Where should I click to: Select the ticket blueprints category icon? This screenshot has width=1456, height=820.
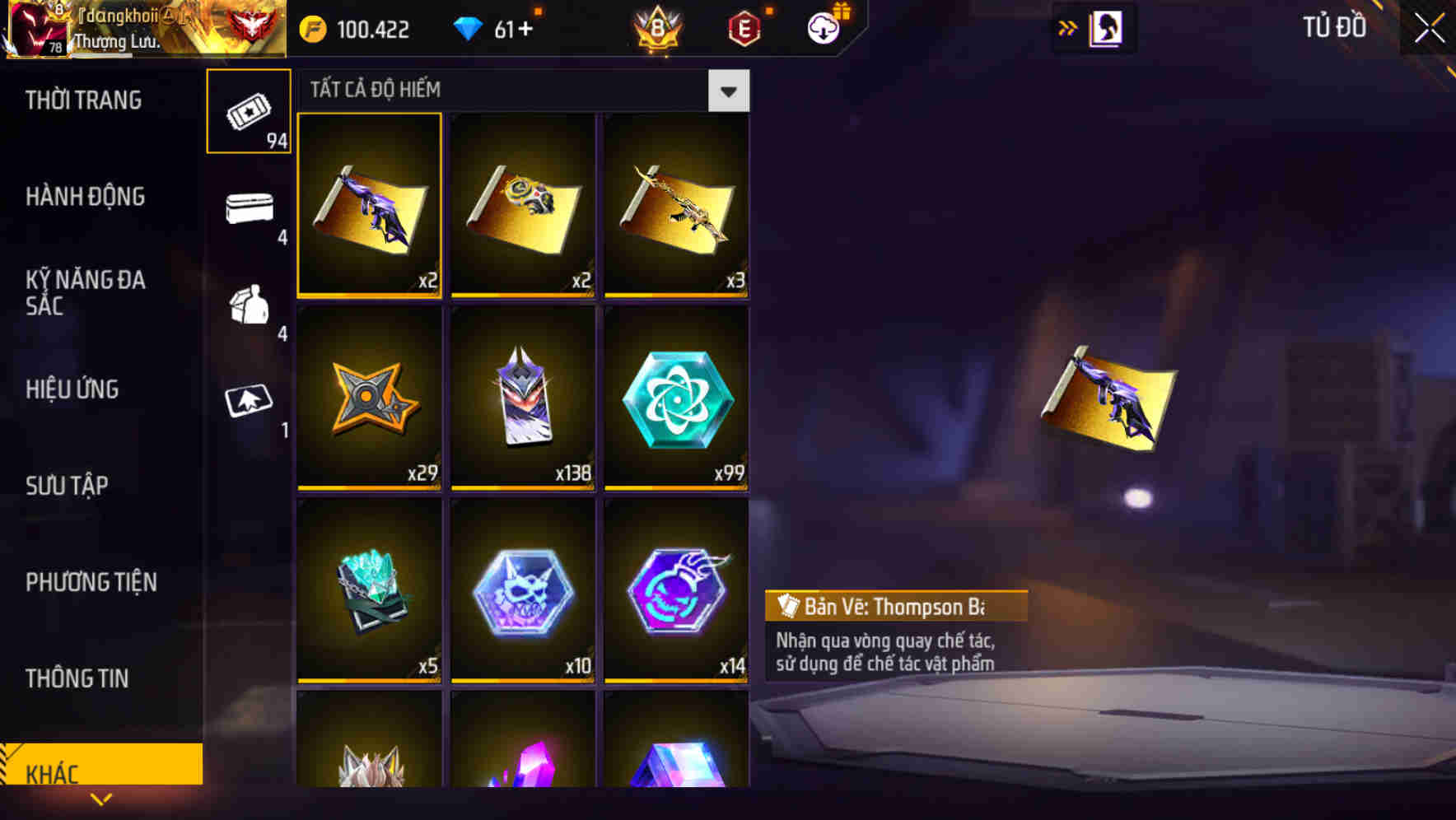click(249, 110)
